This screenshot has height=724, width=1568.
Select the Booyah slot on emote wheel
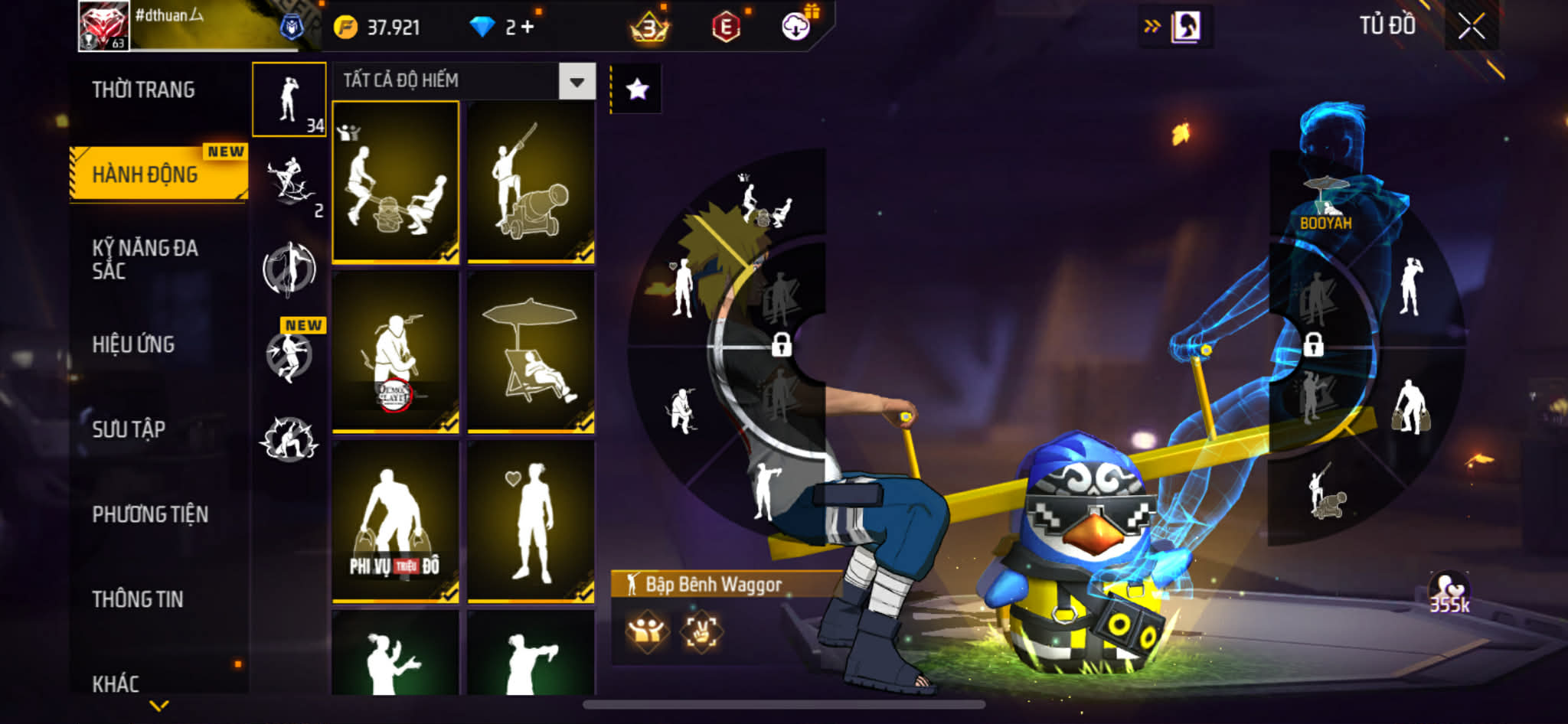tap(1325, 203)
